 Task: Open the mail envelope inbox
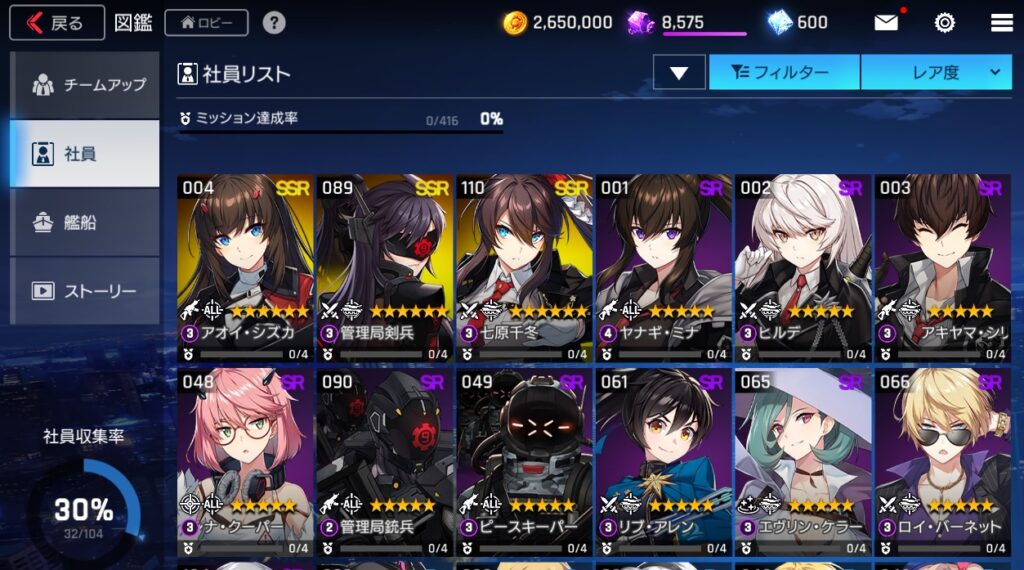[x=886, y=22]
